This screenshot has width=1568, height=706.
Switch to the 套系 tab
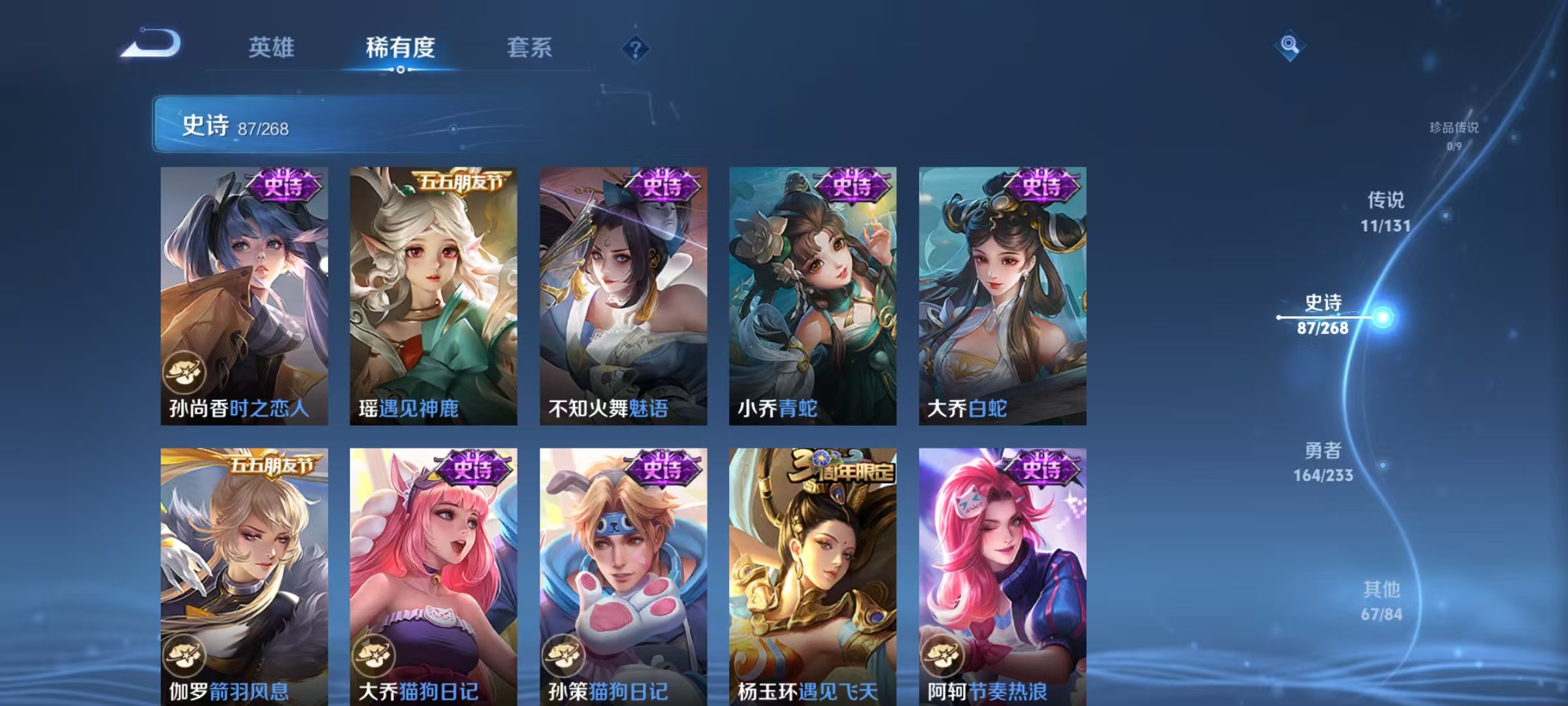coord(530,48)
